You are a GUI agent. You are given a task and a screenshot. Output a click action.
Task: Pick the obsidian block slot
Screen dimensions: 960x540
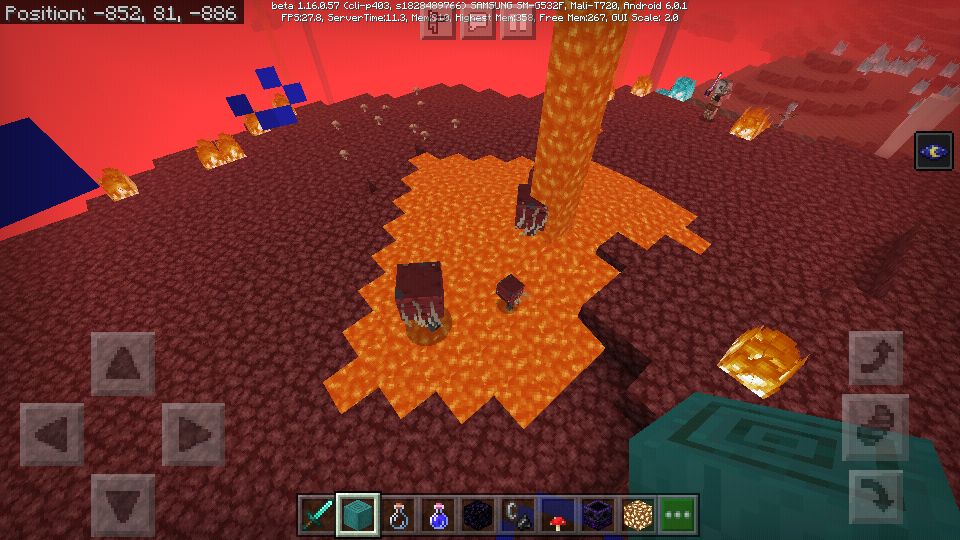coord(478,515)
